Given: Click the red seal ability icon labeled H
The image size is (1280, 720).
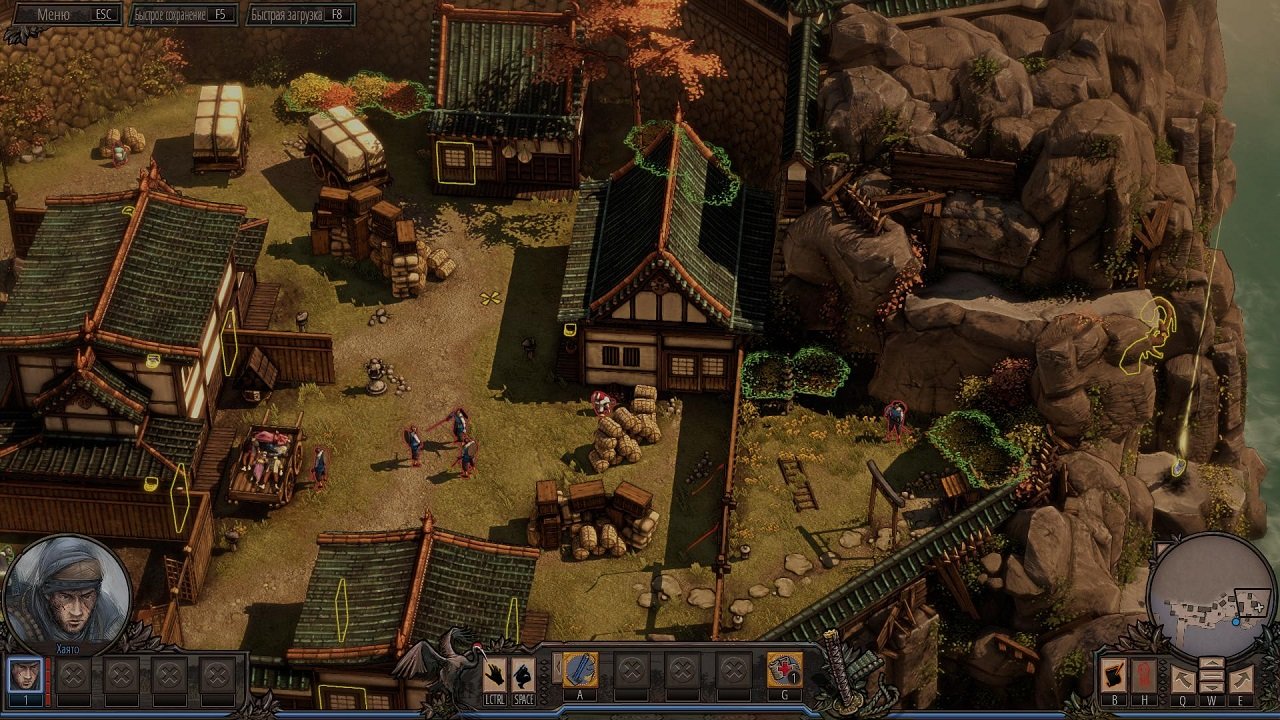Looking at the screenshot, I should pos(1143,677).
